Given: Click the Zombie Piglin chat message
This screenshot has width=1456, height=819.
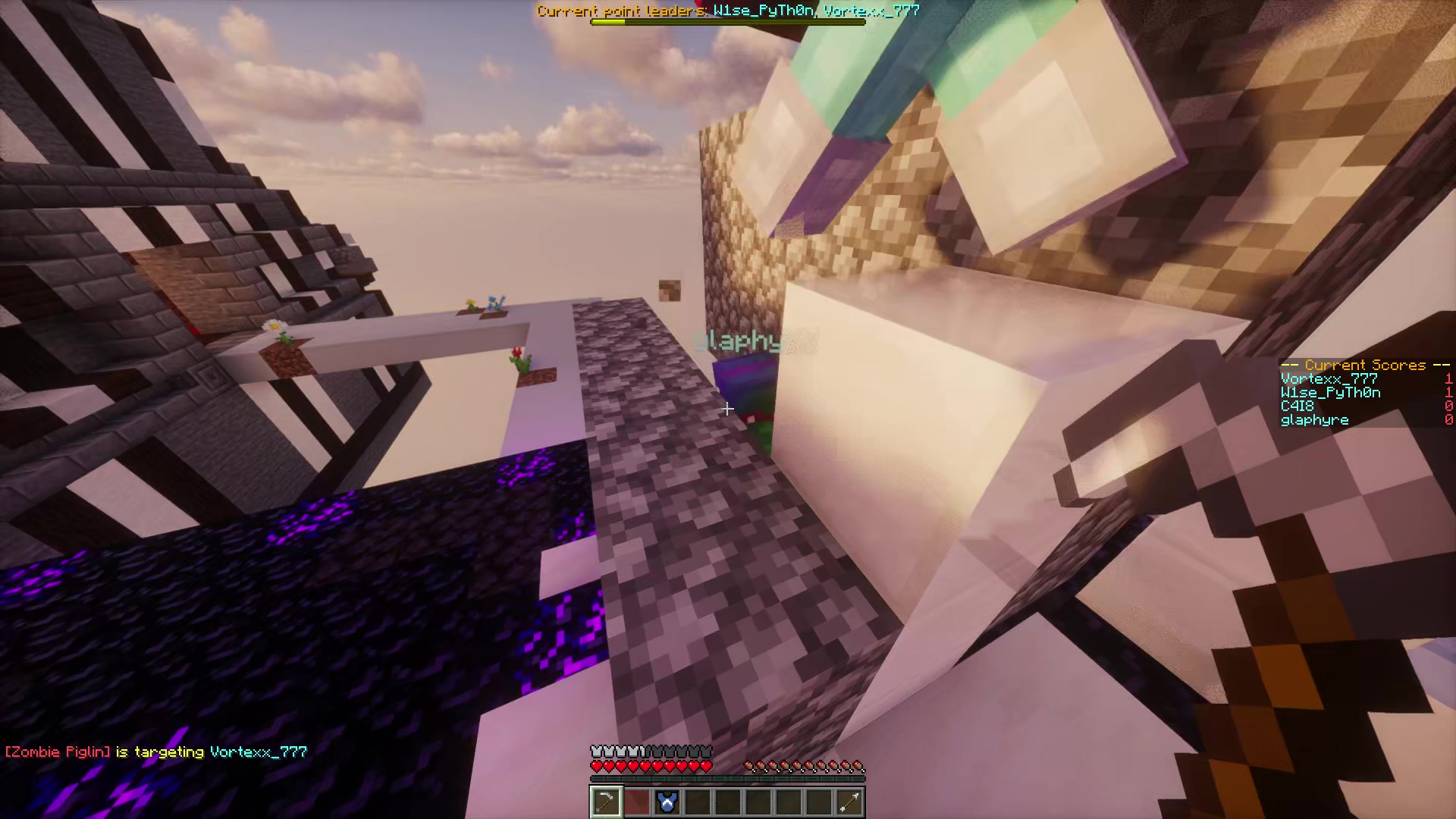Looking at the screenshot, I should pyautogui.click(x=152, y=751).
